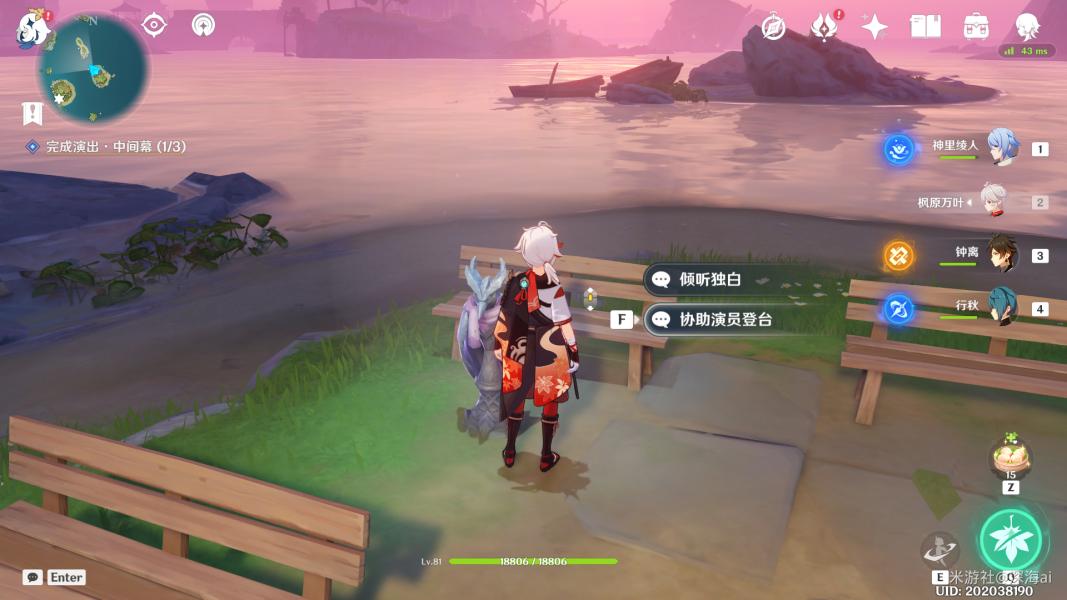Switch to party member 神里绫人
1067x600 pixels.
pos(1002,148)
